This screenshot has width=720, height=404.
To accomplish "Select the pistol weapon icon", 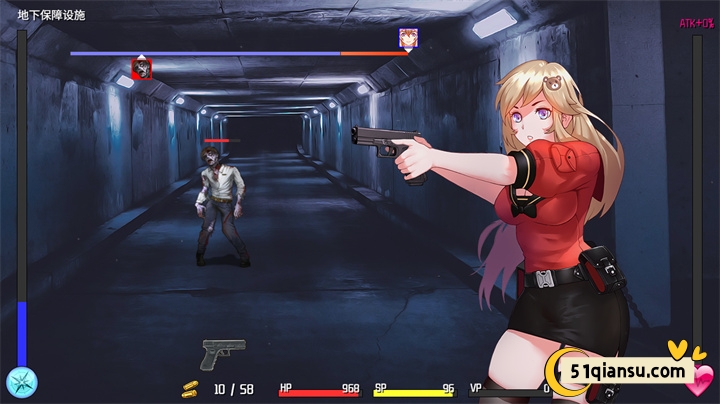I will click(x=223, y=353).
